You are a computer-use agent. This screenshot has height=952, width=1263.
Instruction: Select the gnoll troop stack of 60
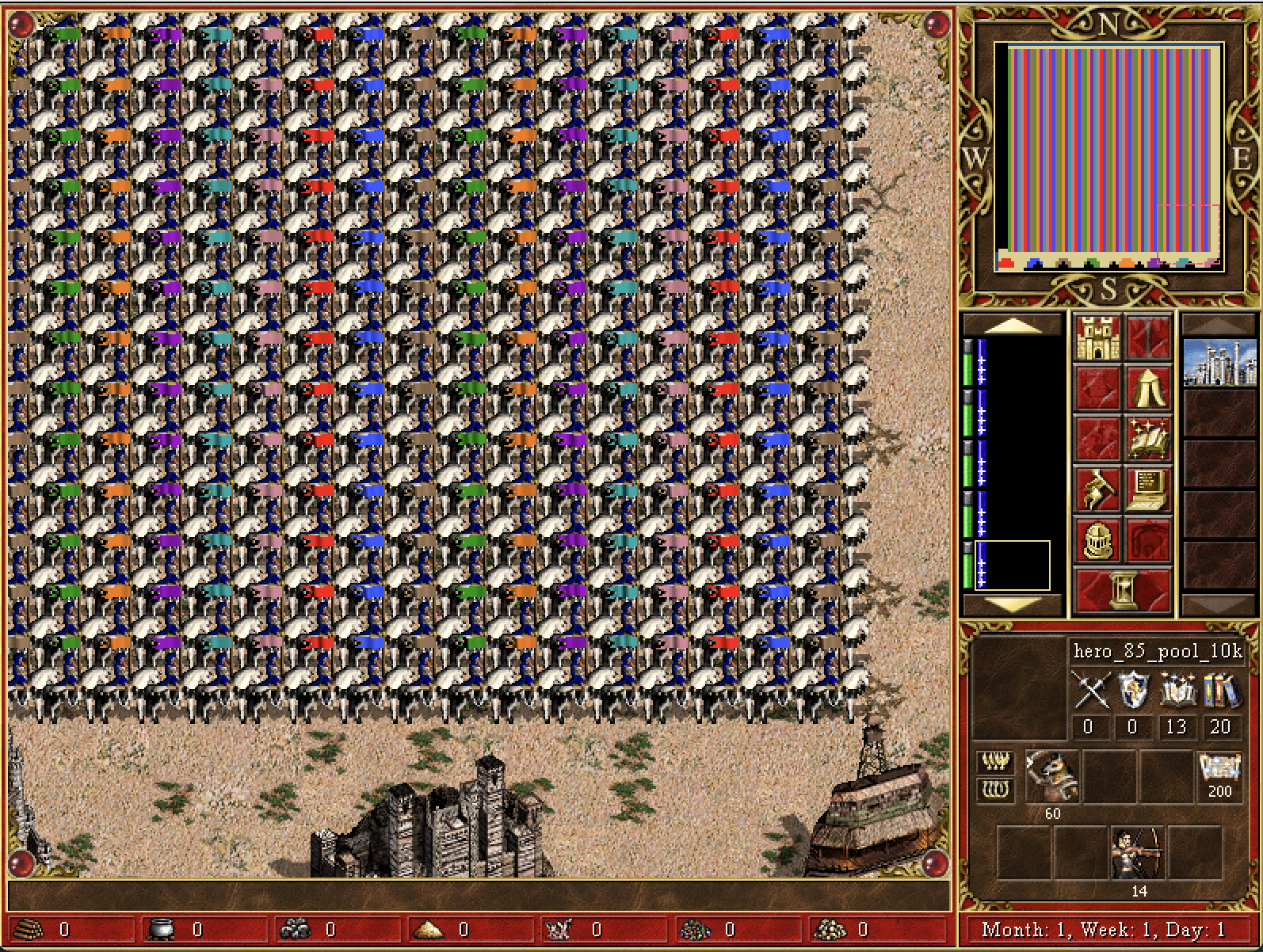pyautogui.click(x=1052, y=775)
